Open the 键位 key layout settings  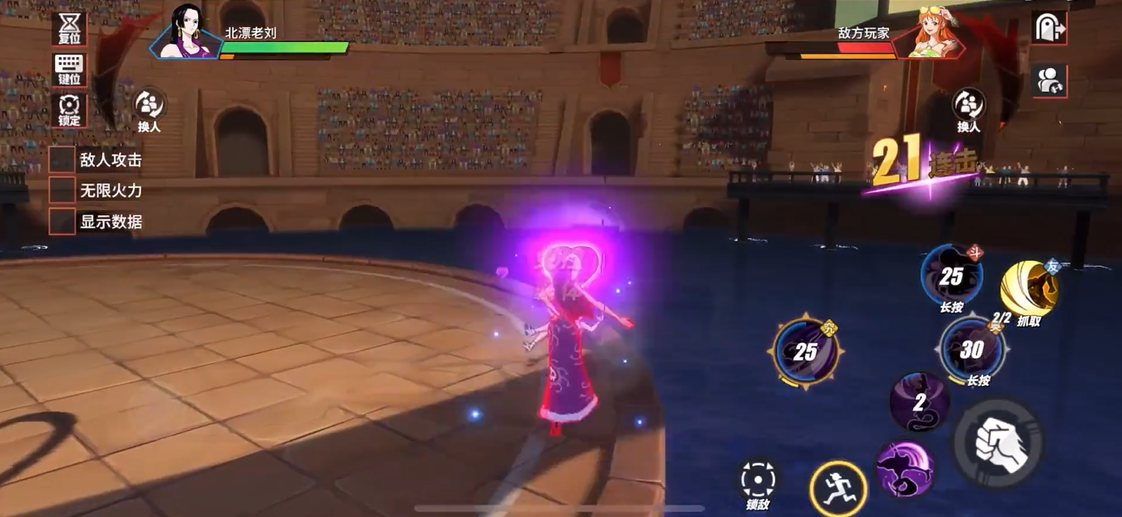coord(69,70)
